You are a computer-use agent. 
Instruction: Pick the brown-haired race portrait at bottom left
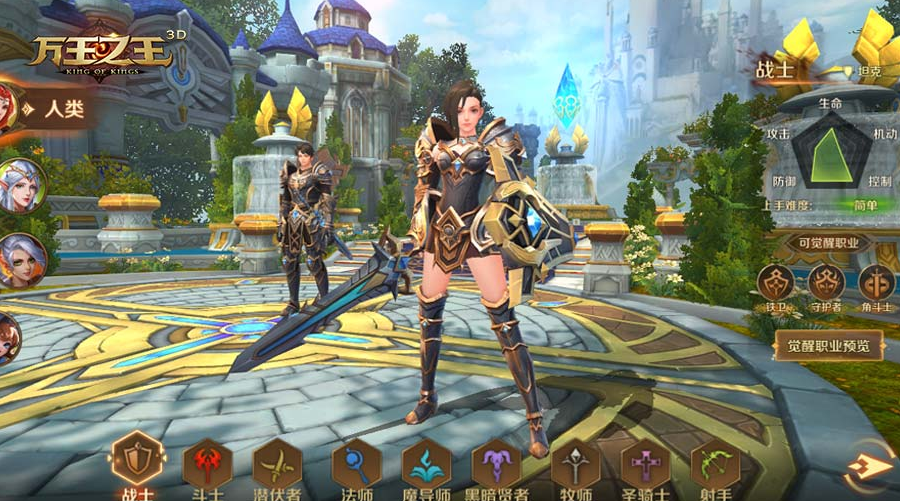pos(8,338)
